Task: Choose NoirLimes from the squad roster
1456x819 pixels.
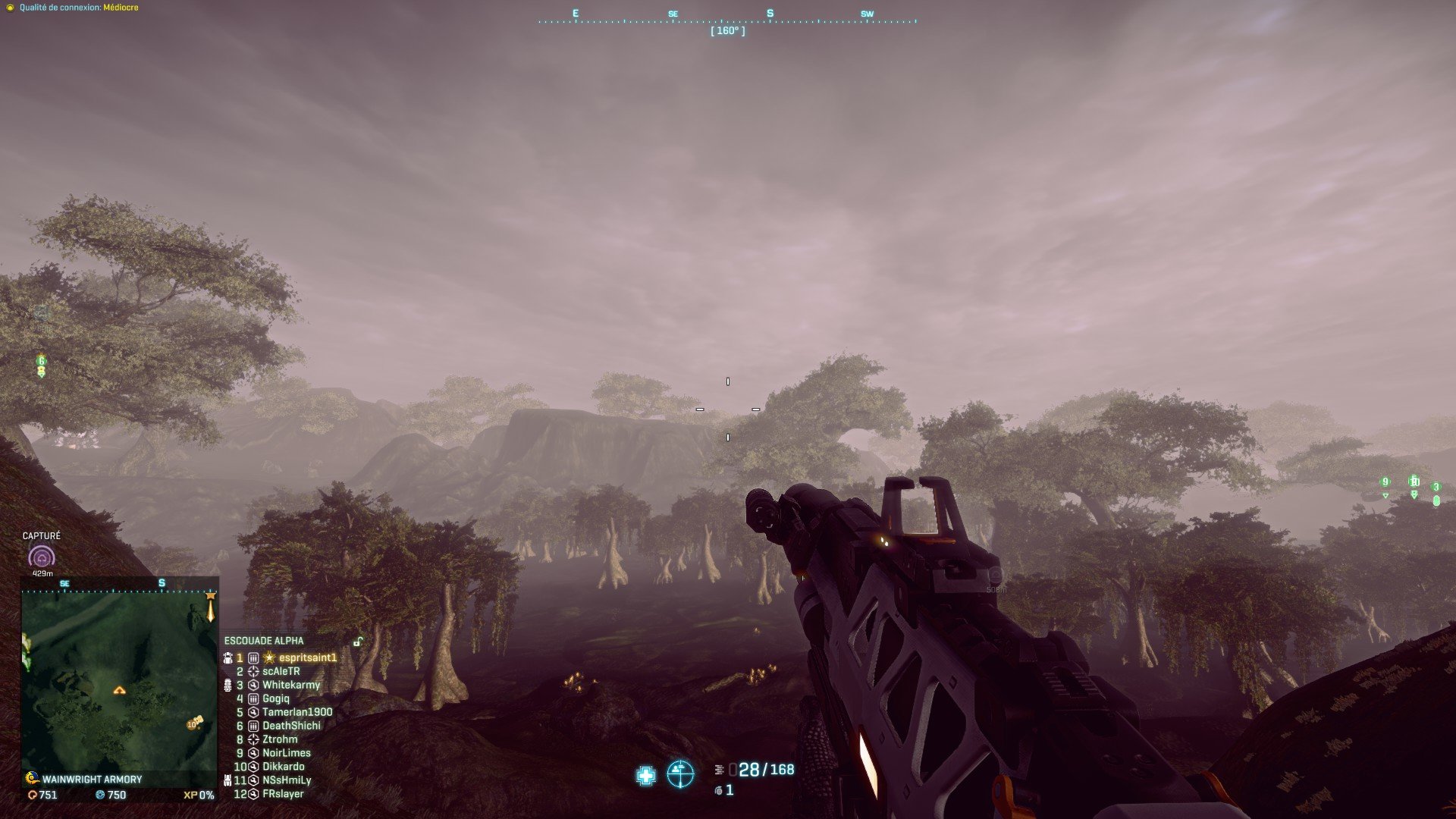Action: point(286,753)
